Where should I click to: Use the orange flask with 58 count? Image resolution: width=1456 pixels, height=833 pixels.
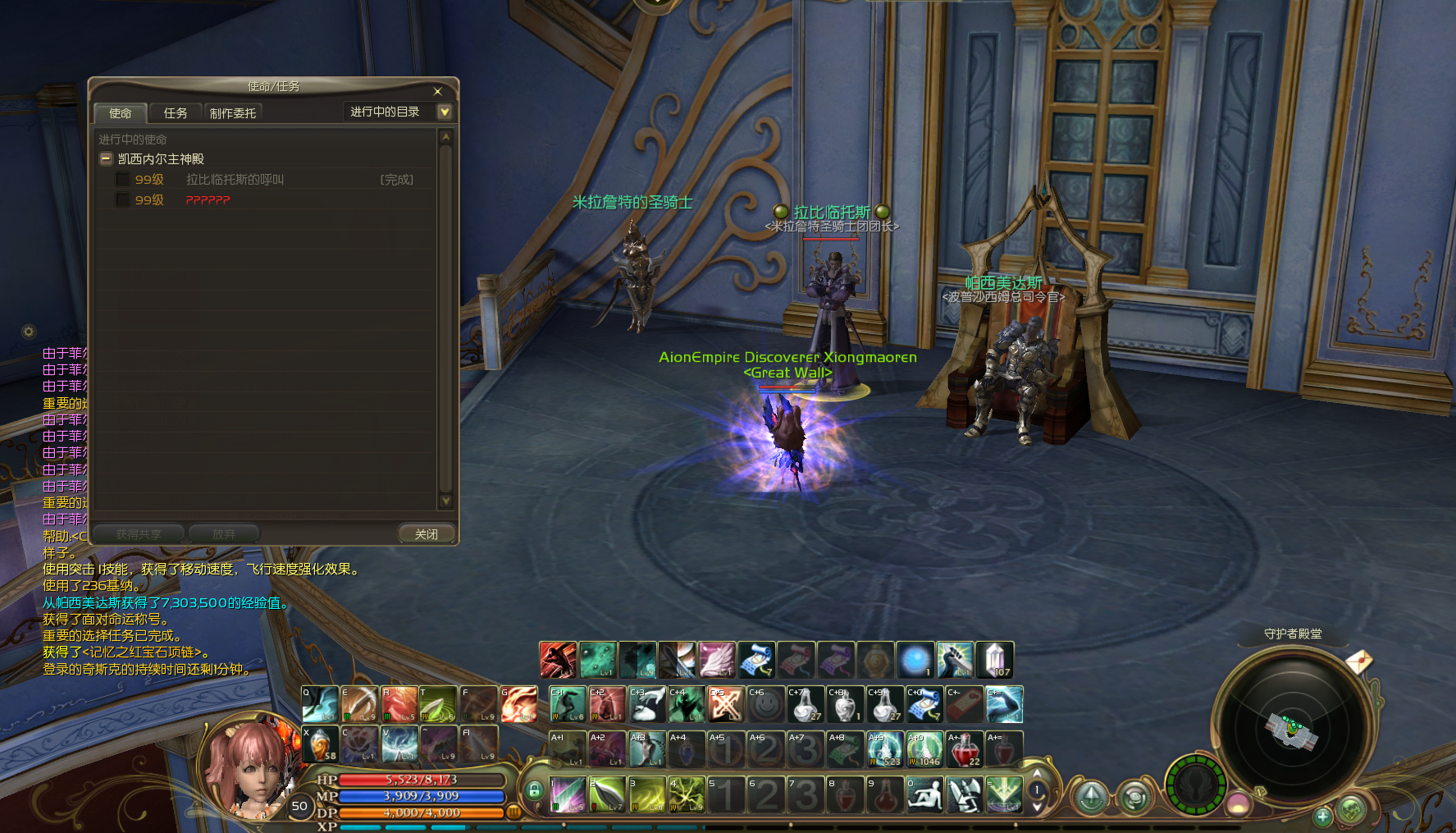point(320,744)
